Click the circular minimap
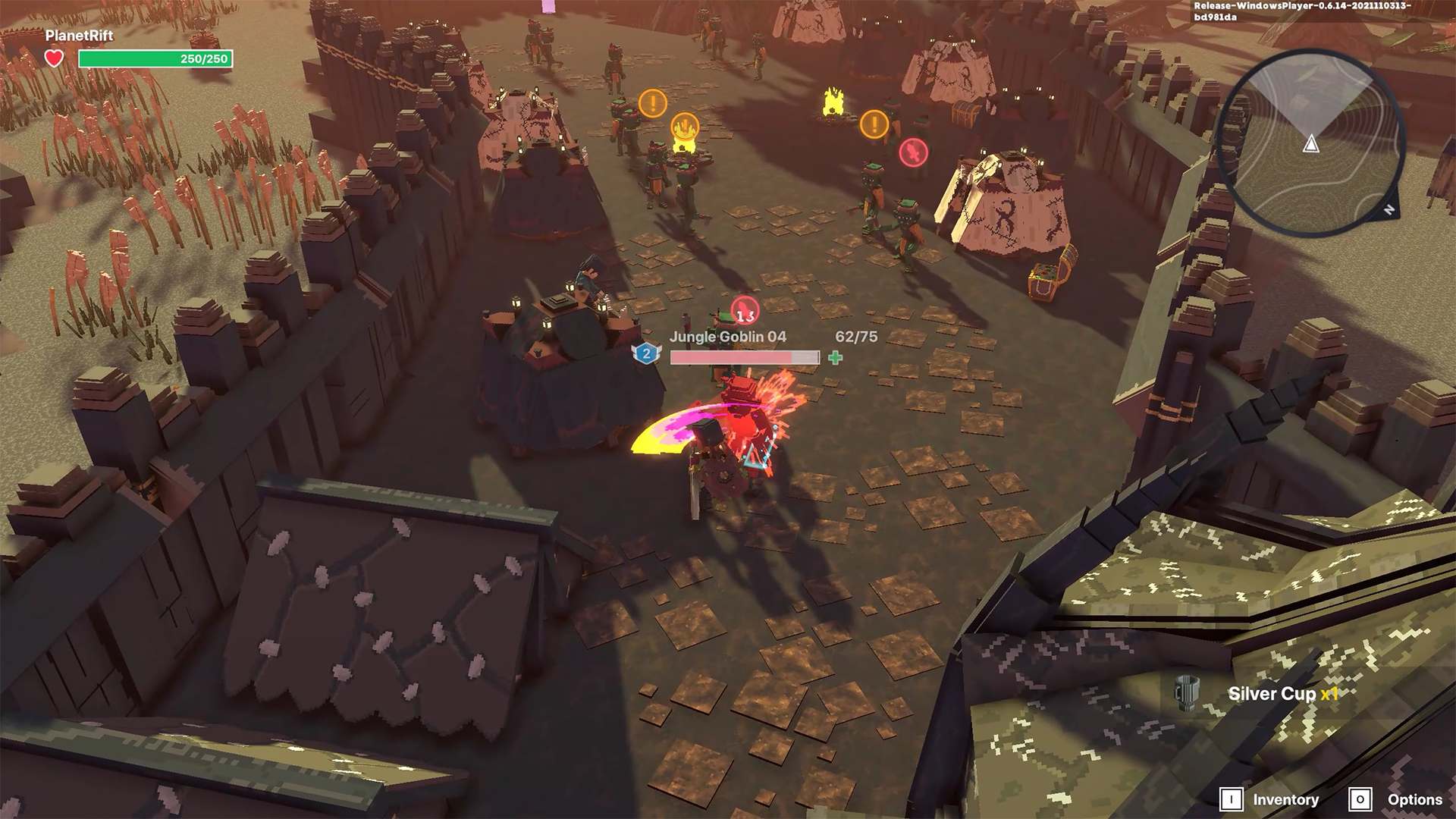The width and height of the screenshot is (1456, 819). point(1310,143)
